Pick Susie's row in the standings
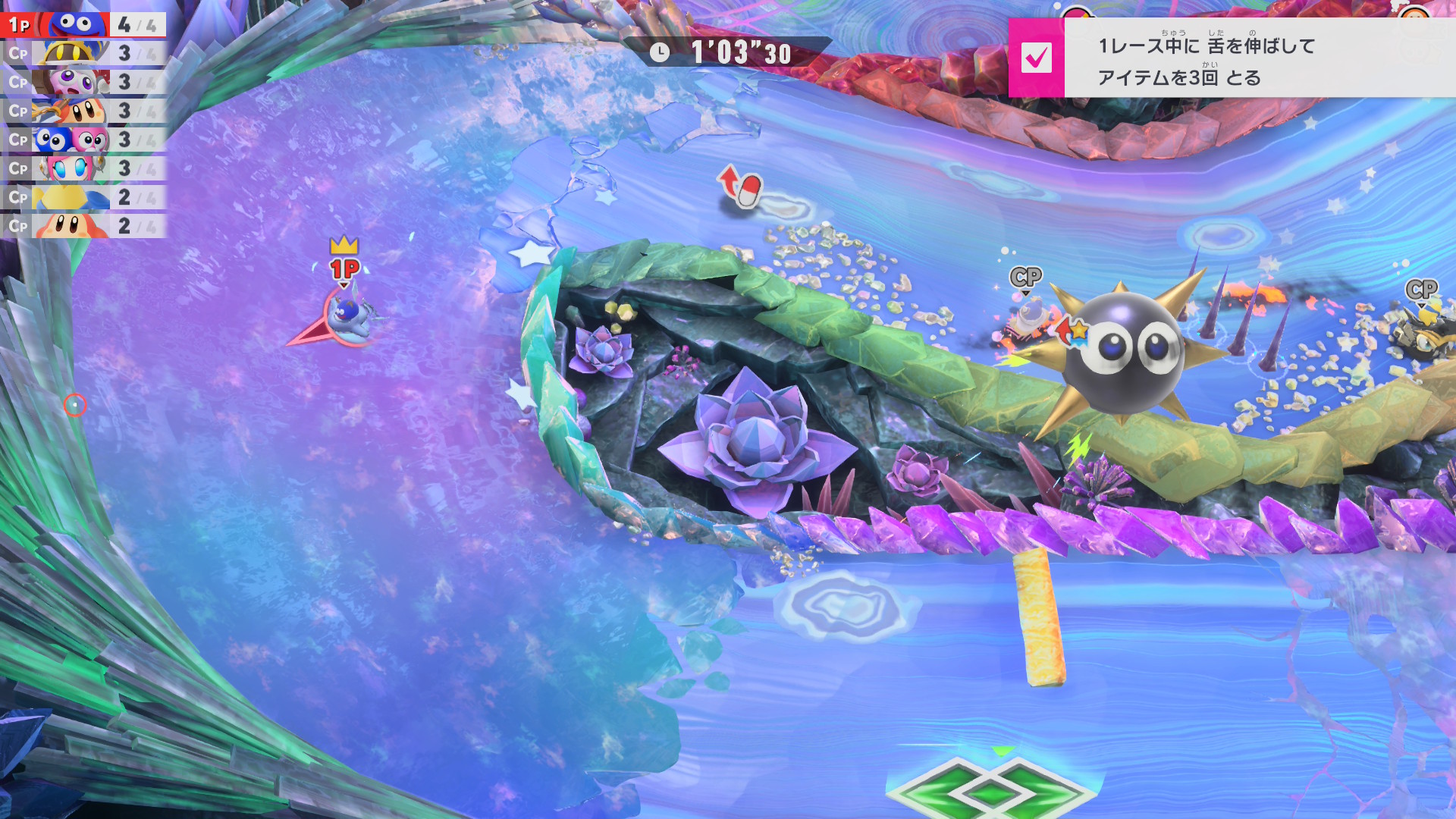Image resolution: width=1456 pixels, height=819 pixels. pos(83,169)
